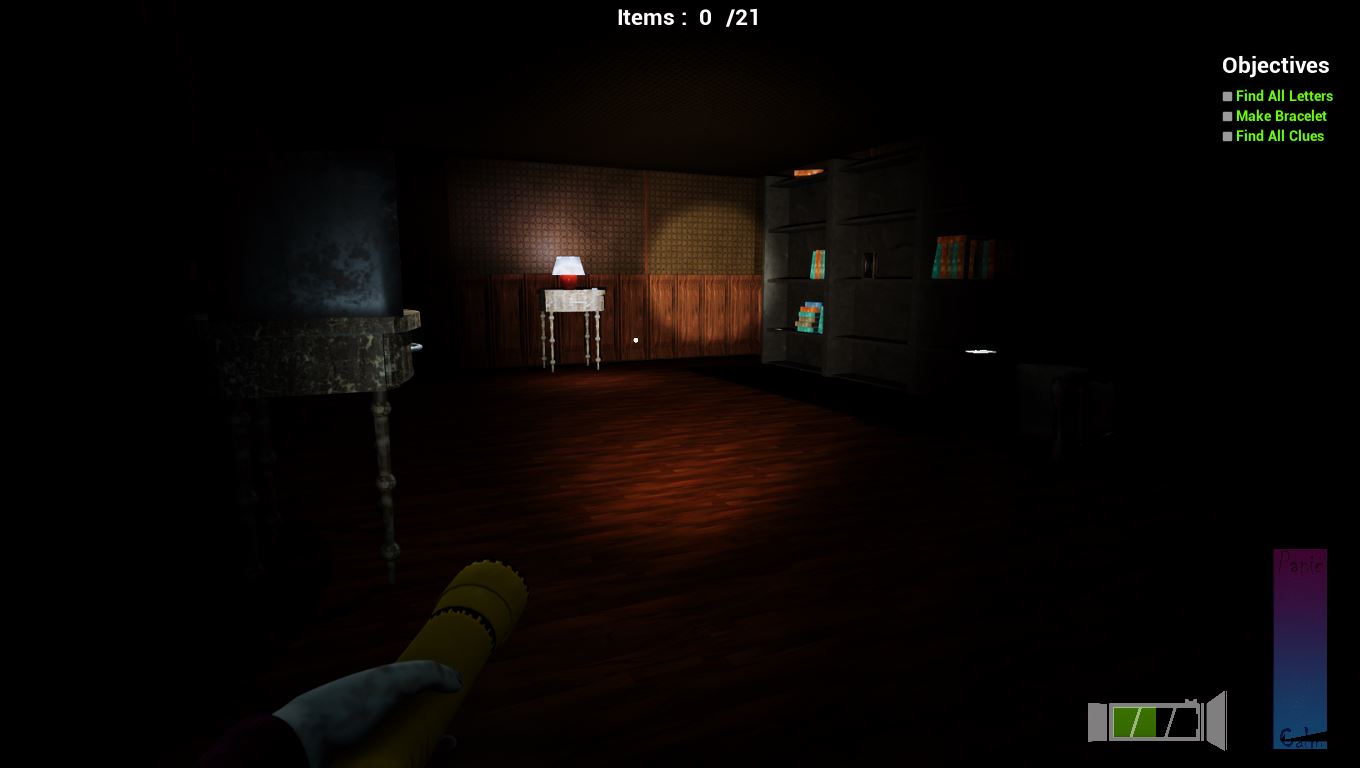Click the Make Bracelet objective text
1360x768 pixels.
pyautogui.click(x=1280, y=116)
